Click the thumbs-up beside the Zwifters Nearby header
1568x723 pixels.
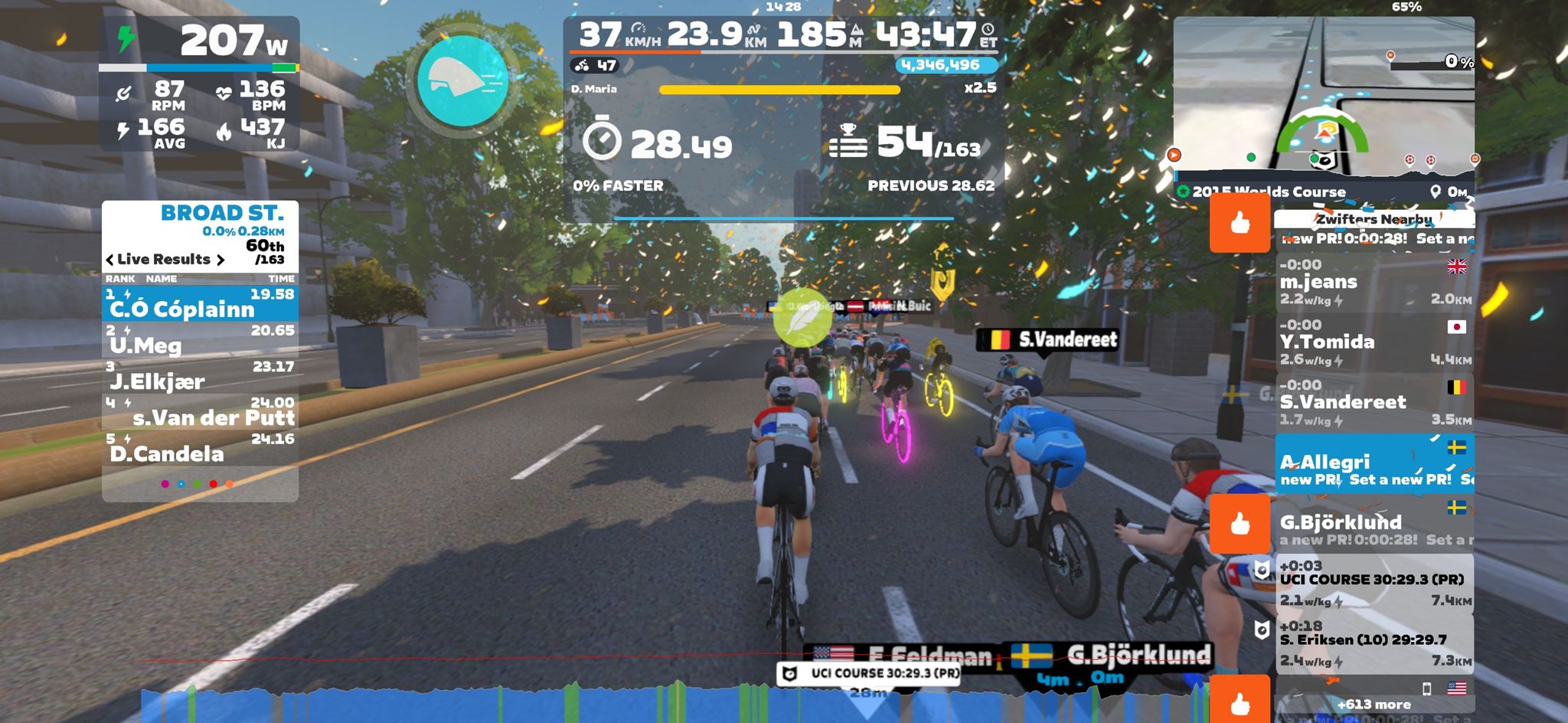(1240, 223)
